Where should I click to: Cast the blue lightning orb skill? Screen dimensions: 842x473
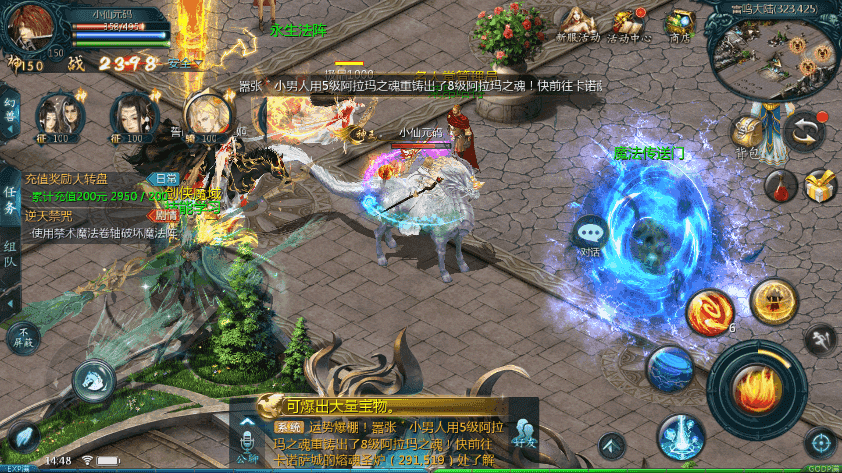click(x=669, y=369)
